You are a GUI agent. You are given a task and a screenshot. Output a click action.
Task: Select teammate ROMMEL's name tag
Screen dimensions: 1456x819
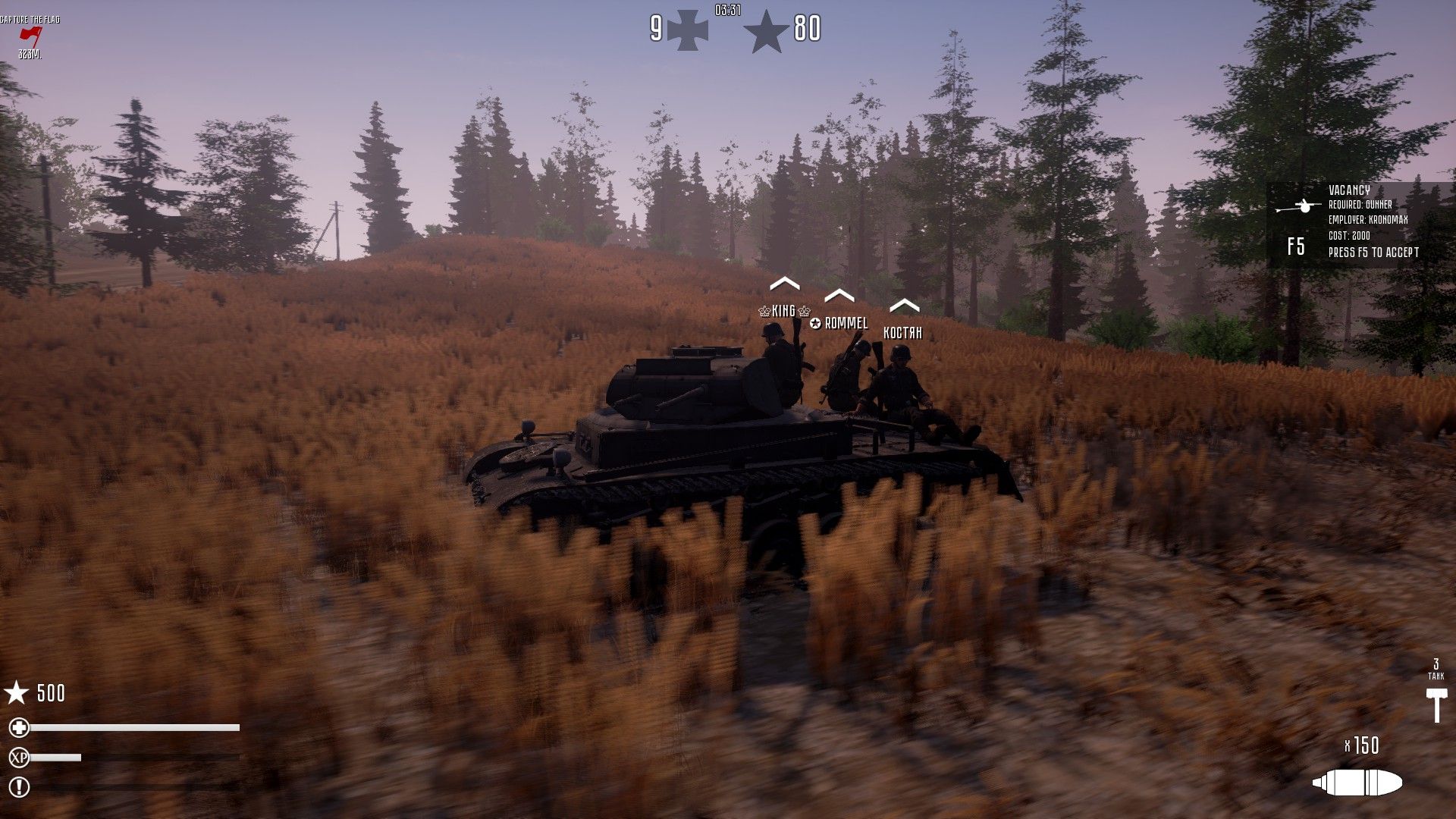[839, 323]
